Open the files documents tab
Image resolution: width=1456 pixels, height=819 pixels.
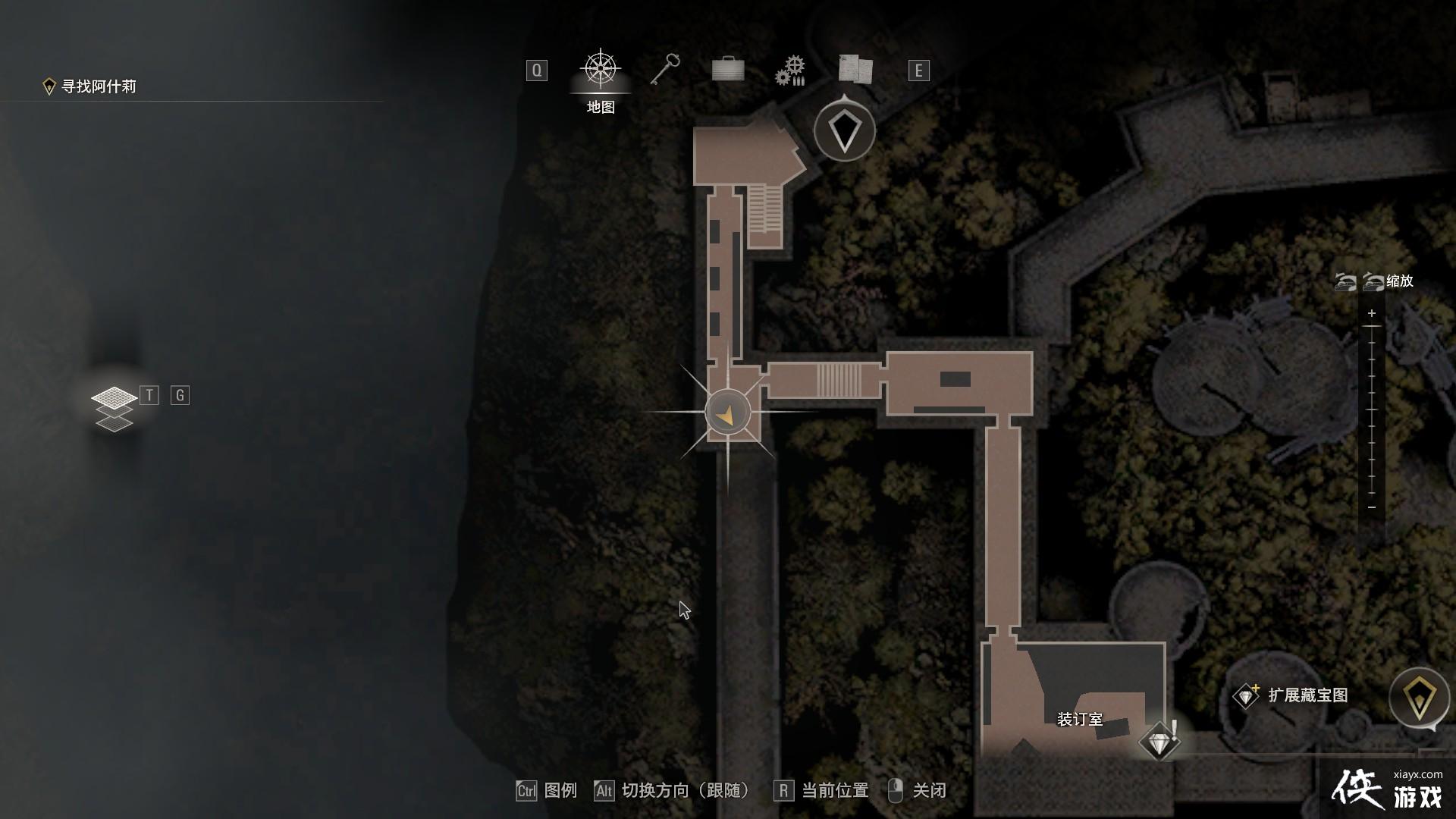(x=855, y=70)
